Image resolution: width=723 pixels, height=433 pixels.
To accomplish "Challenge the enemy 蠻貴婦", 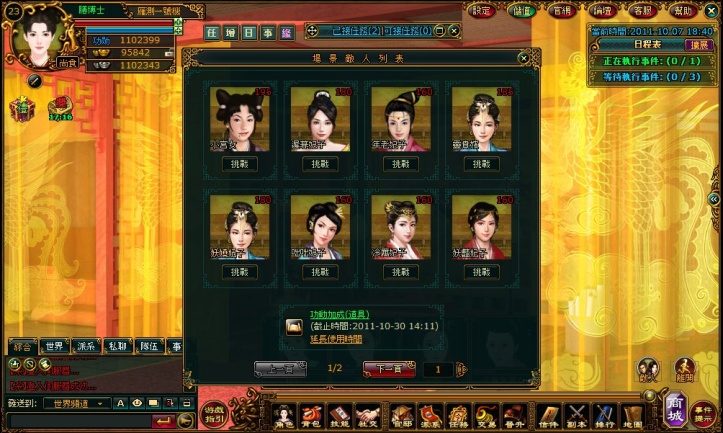I will 481,162.
